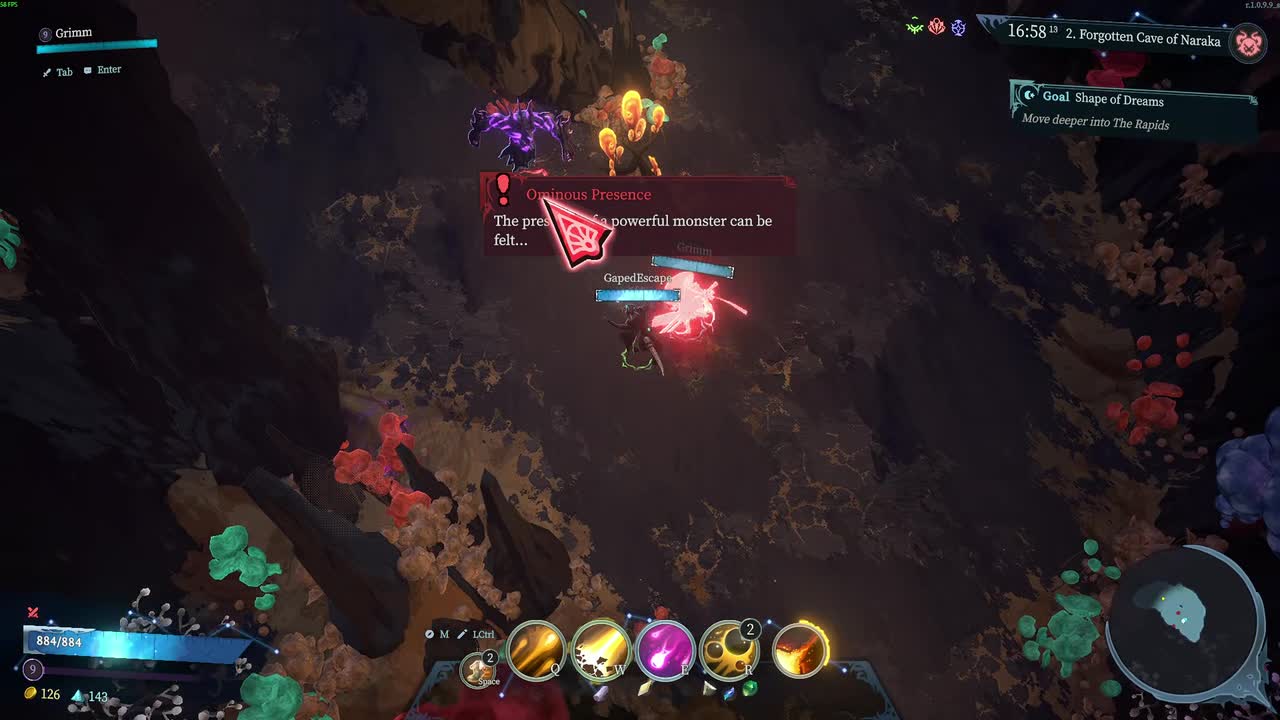Use the Space boot dash ability
The image size is (1280, 720).
click(480, 669)
